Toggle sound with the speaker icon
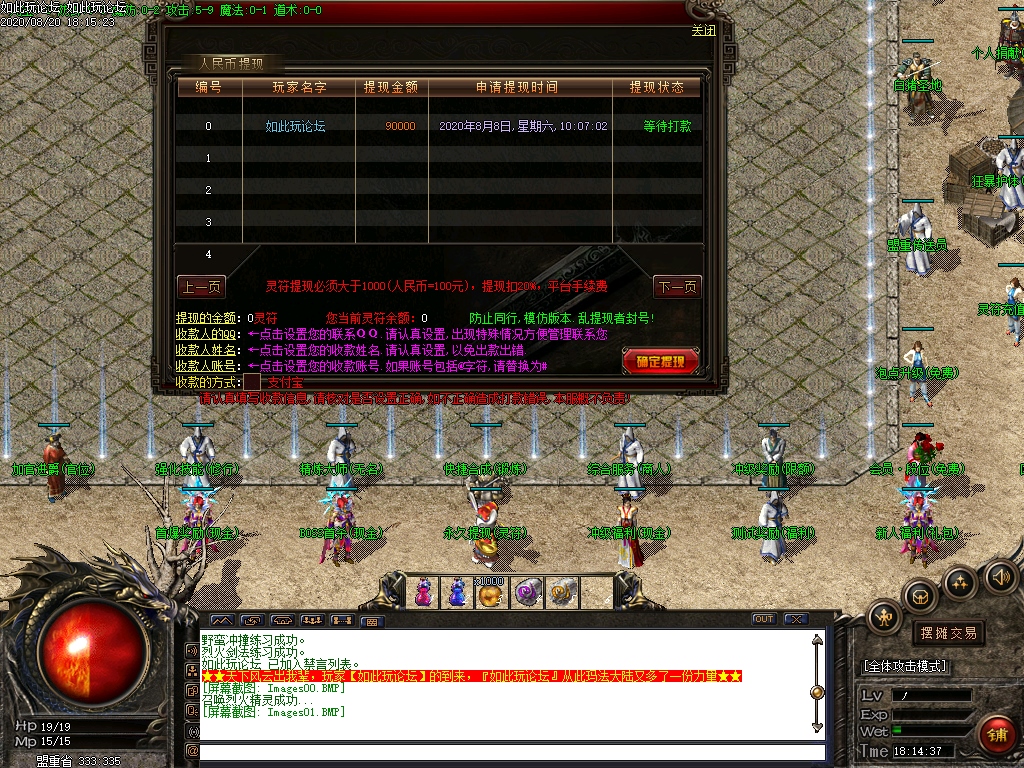This screenshot has height=768, width=1024. [x=1001, y=577]
